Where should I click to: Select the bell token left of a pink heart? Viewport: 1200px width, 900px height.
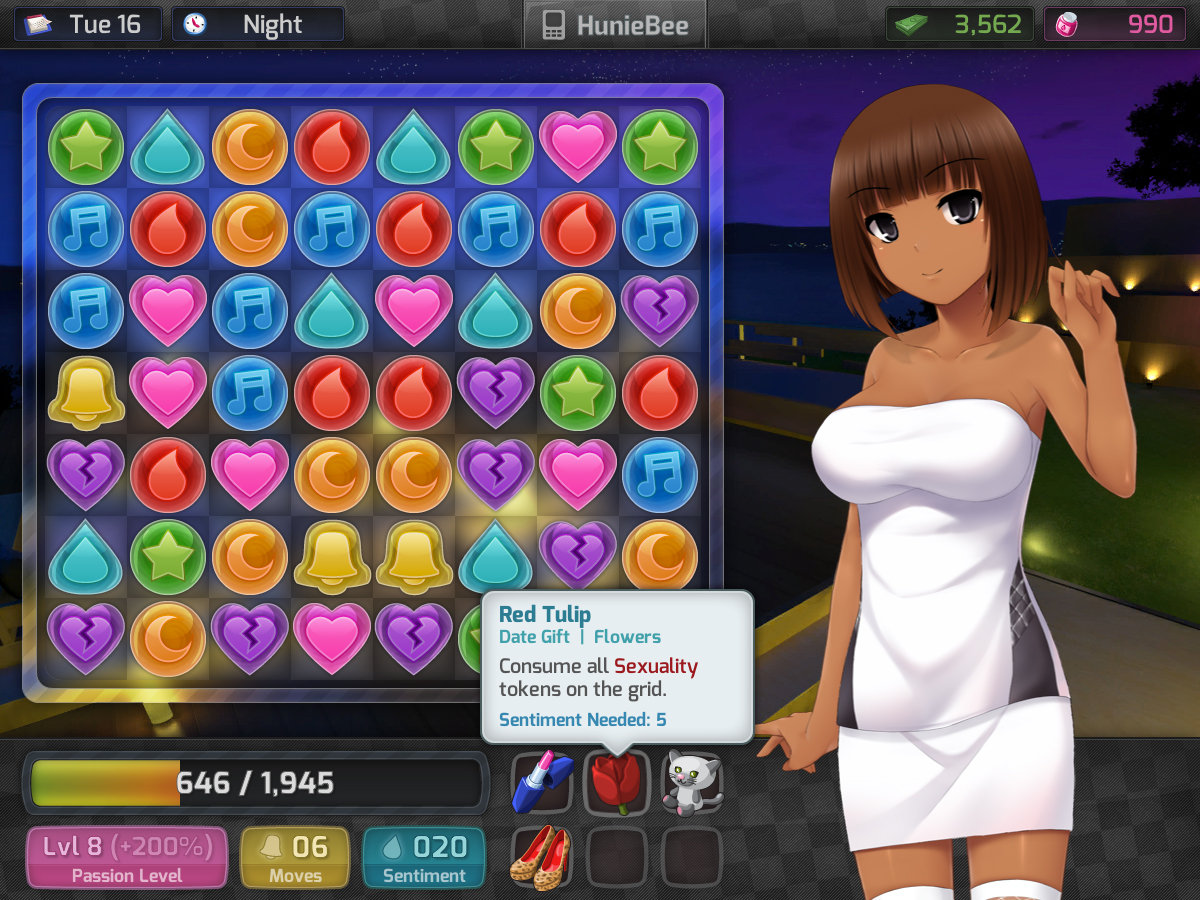[86, 393]
